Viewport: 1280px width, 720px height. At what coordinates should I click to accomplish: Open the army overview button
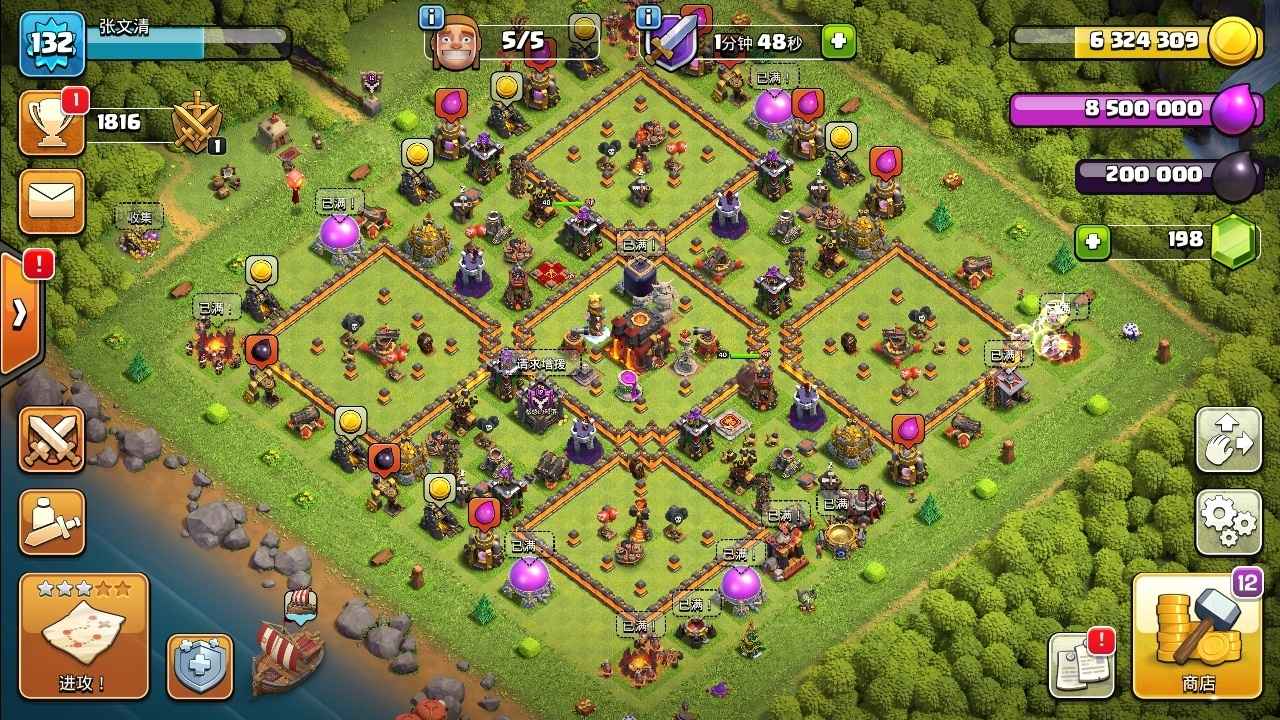coord(51,521)
